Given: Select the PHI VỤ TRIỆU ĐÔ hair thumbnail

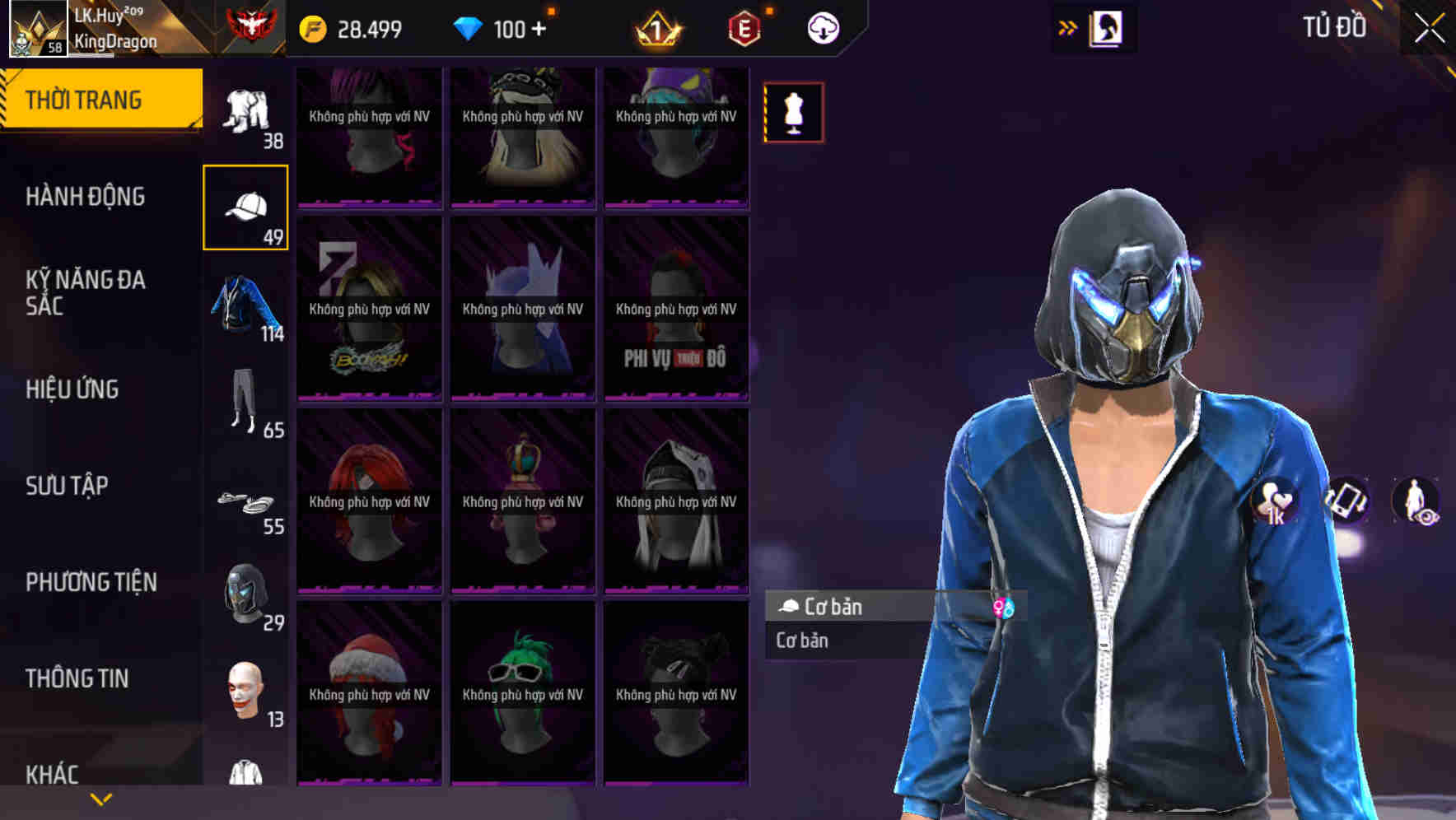Looking at the screenshot, I should point(676,313).
